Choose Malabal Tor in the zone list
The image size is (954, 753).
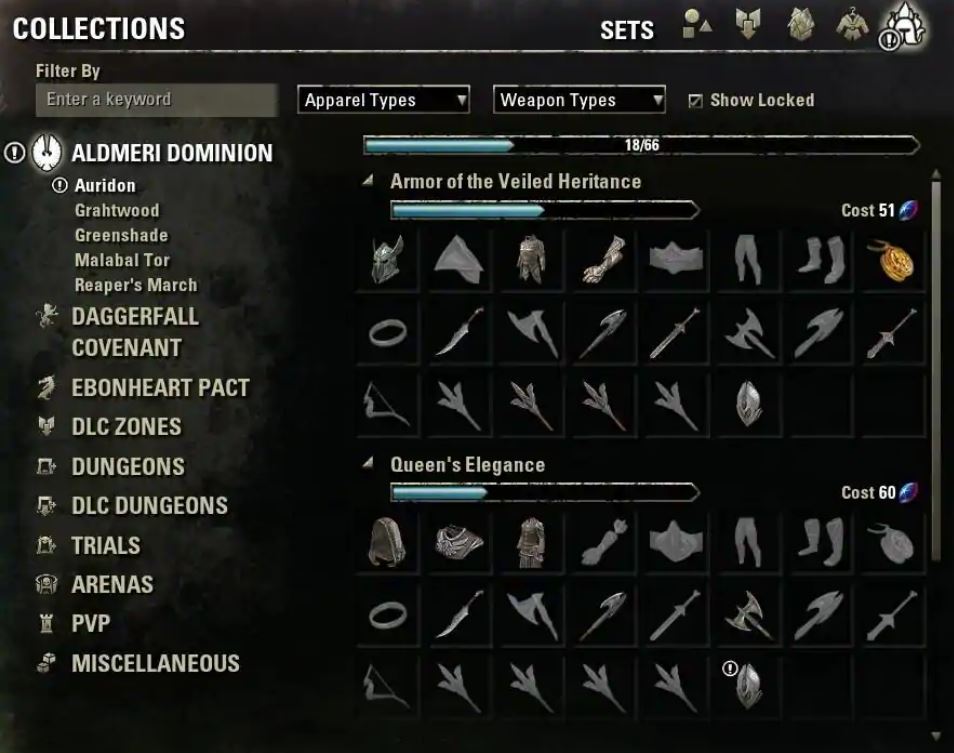point(122,260)
